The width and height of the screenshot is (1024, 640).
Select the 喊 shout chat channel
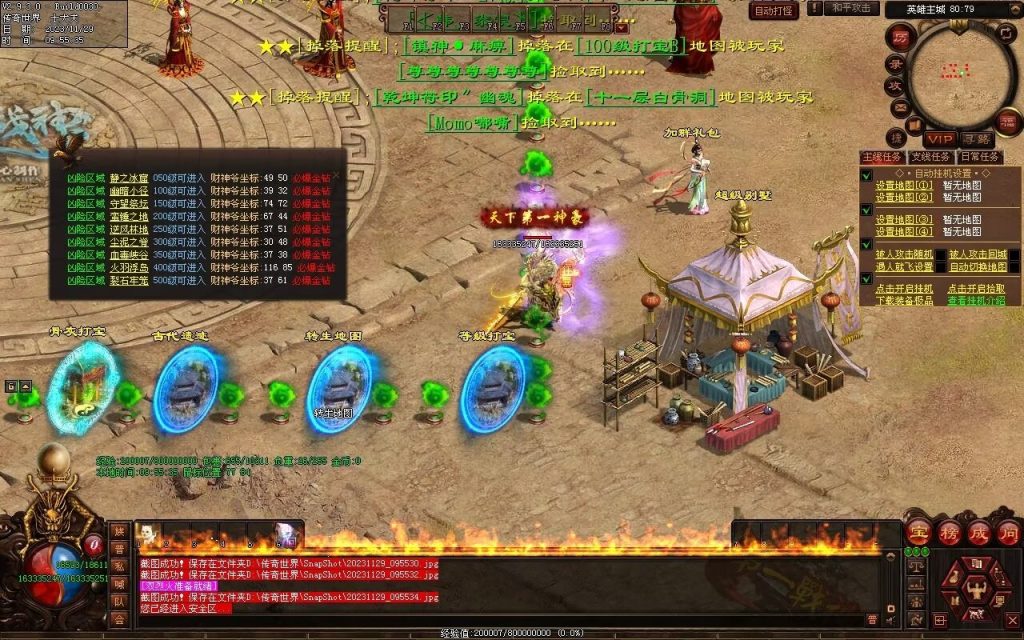[x=119, y=584]
